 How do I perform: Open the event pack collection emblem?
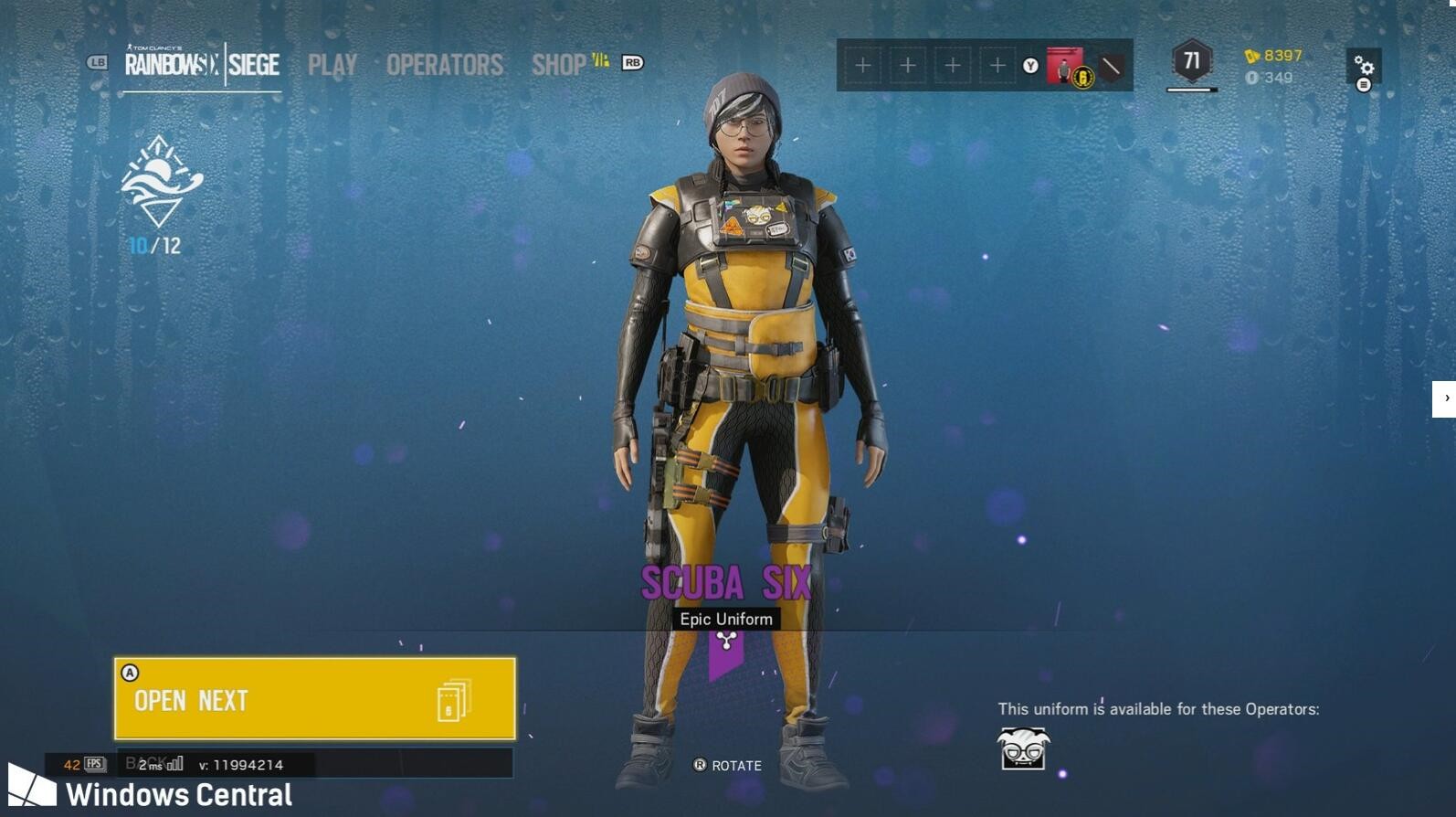(161, 183)
